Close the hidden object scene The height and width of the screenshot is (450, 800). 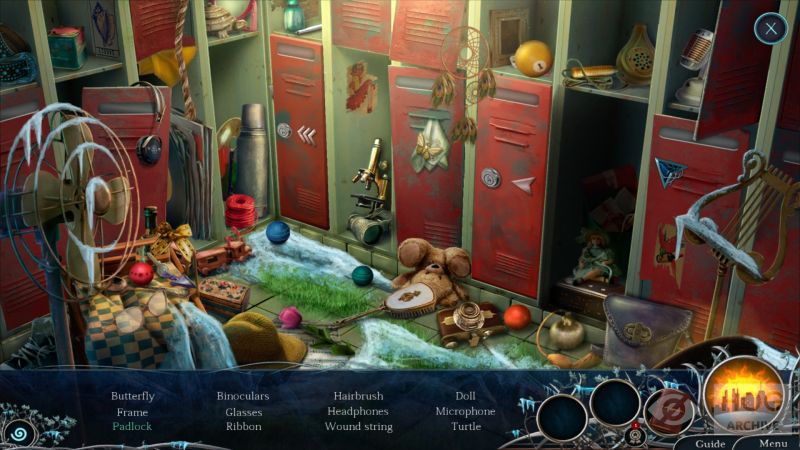[770, 28]
